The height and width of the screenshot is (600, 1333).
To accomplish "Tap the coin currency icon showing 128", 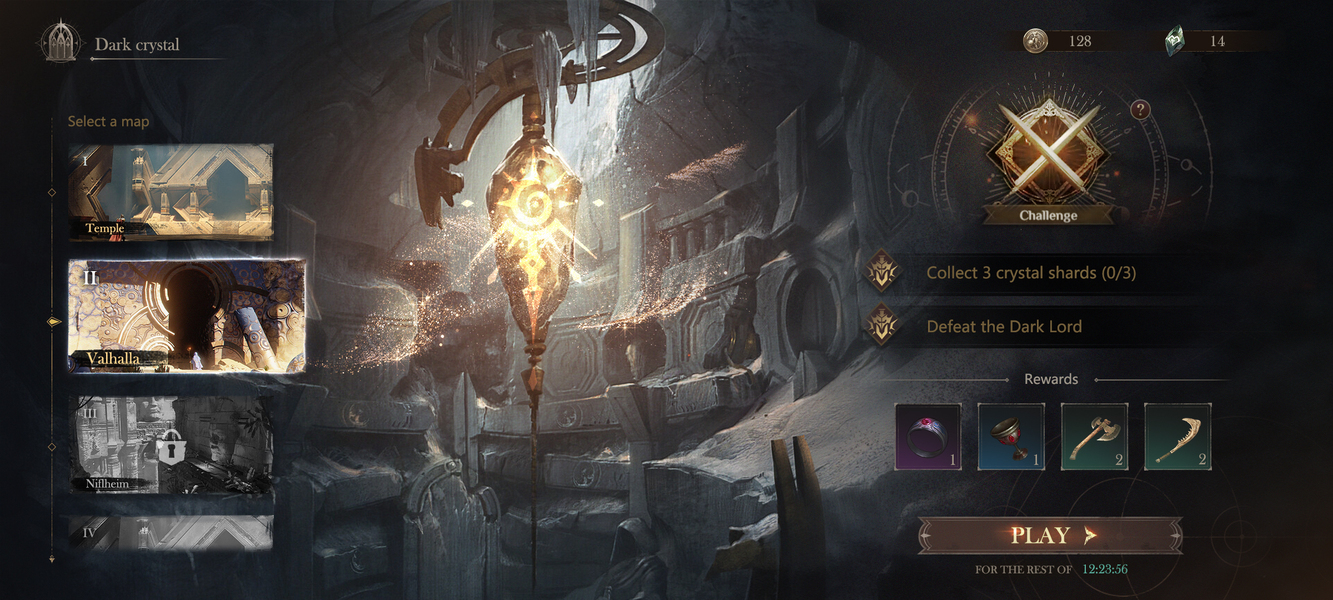I will 1036,41.
